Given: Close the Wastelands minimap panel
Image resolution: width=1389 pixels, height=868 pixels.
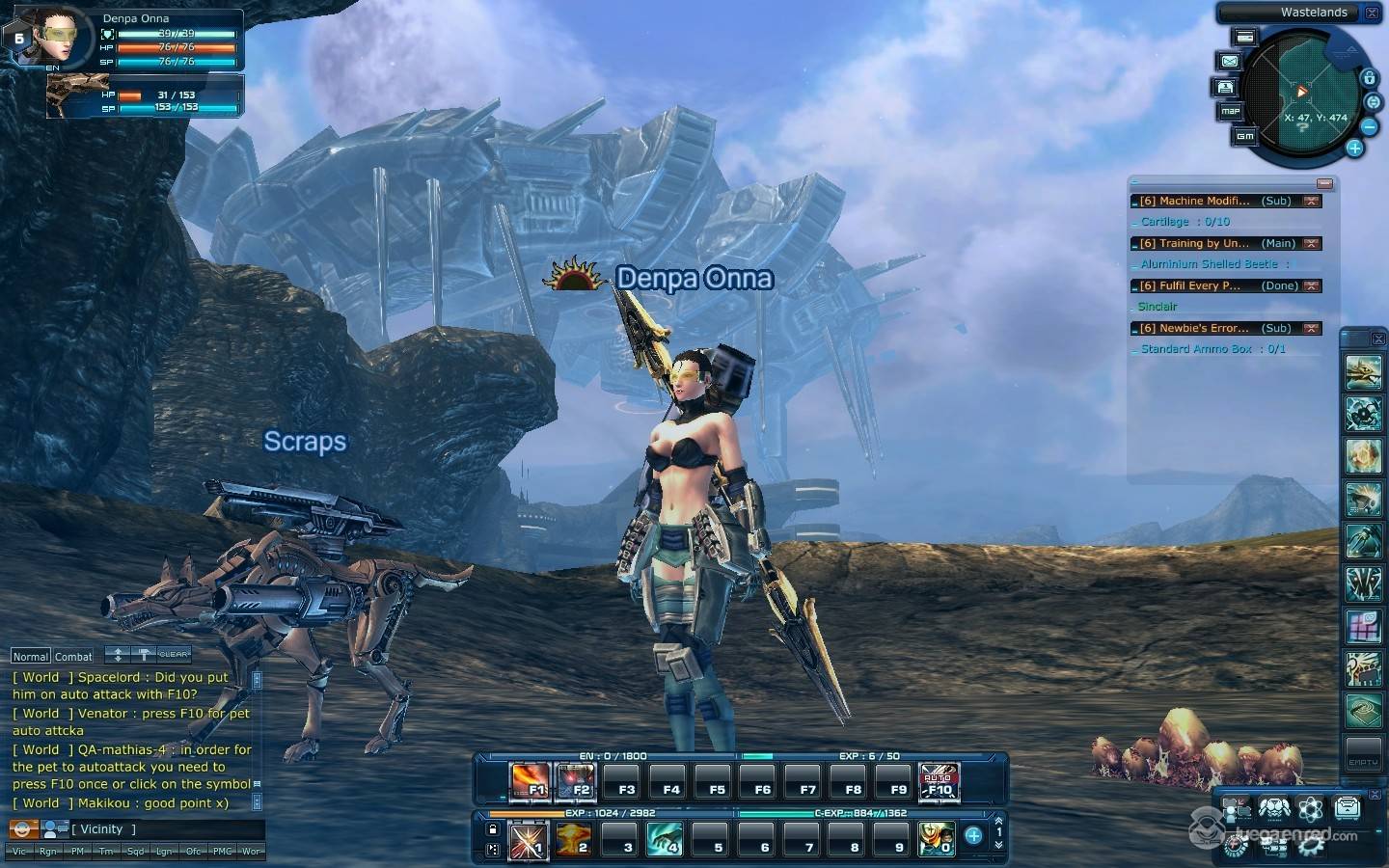Looking at the screenshot, I should pos(1372,13).
